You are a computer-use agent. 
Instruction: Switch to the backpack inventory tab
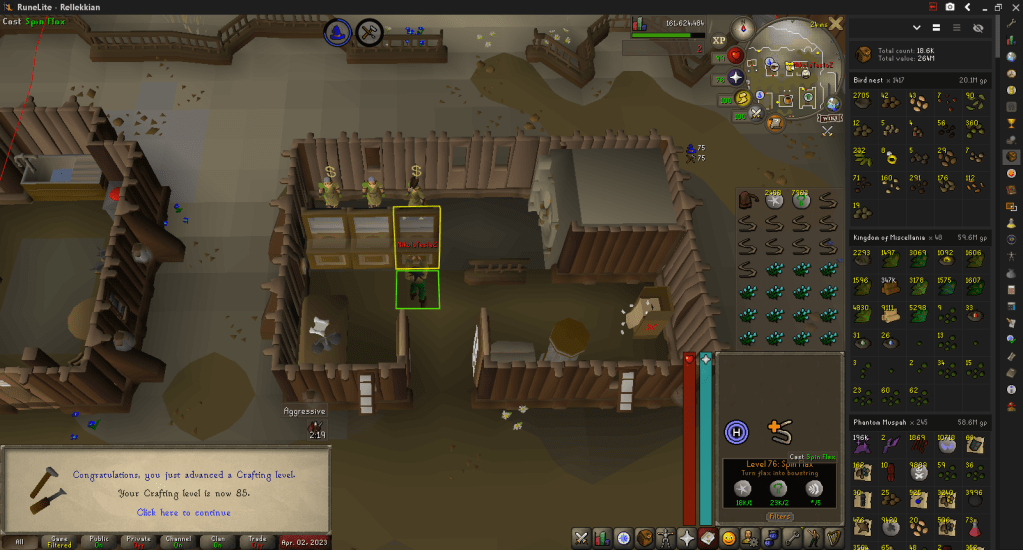click(x=644, y=538)
